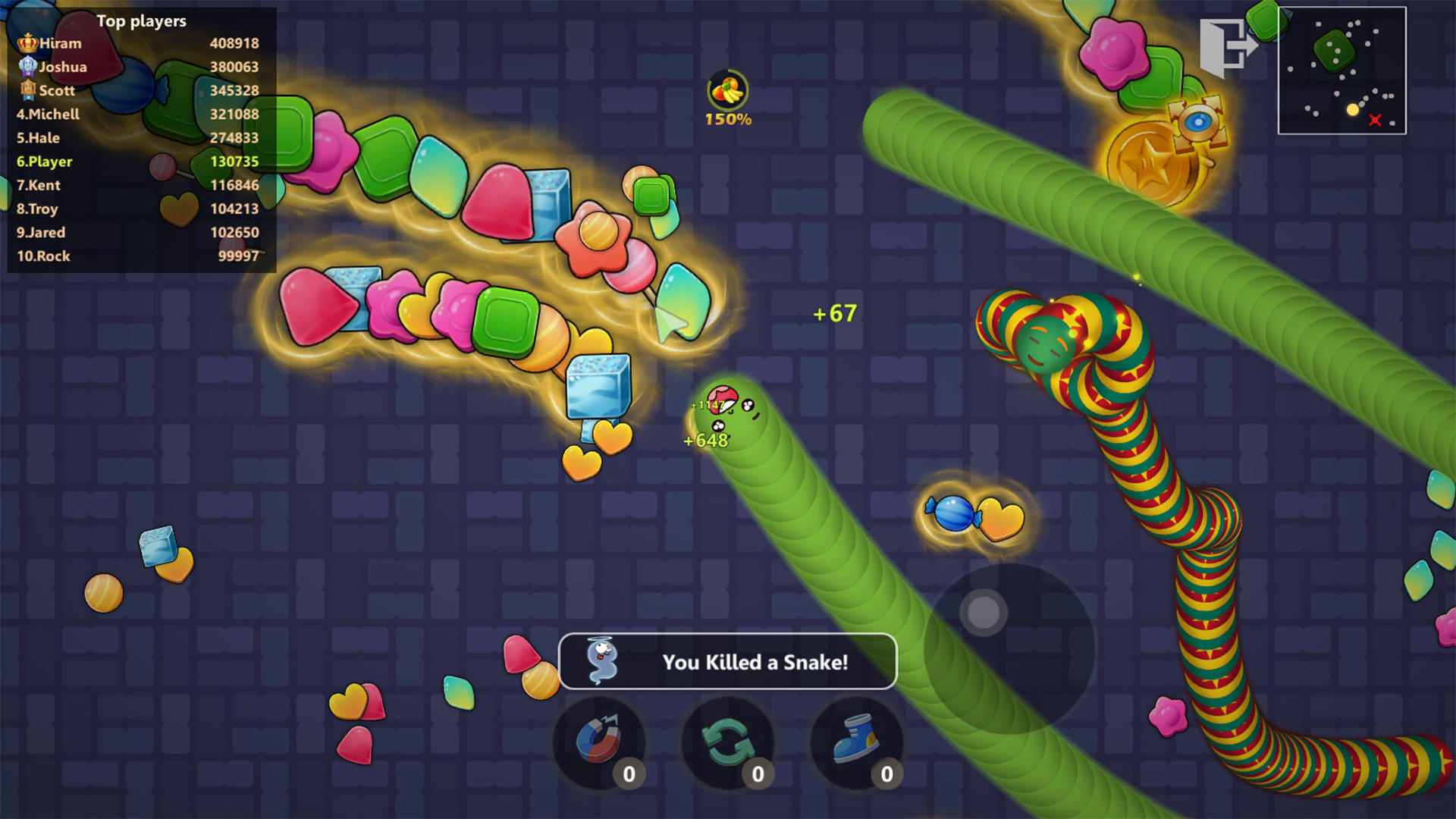
Task: Click Hiram's score of 408918
Action: pyautogui.click(x=236, y=43)
